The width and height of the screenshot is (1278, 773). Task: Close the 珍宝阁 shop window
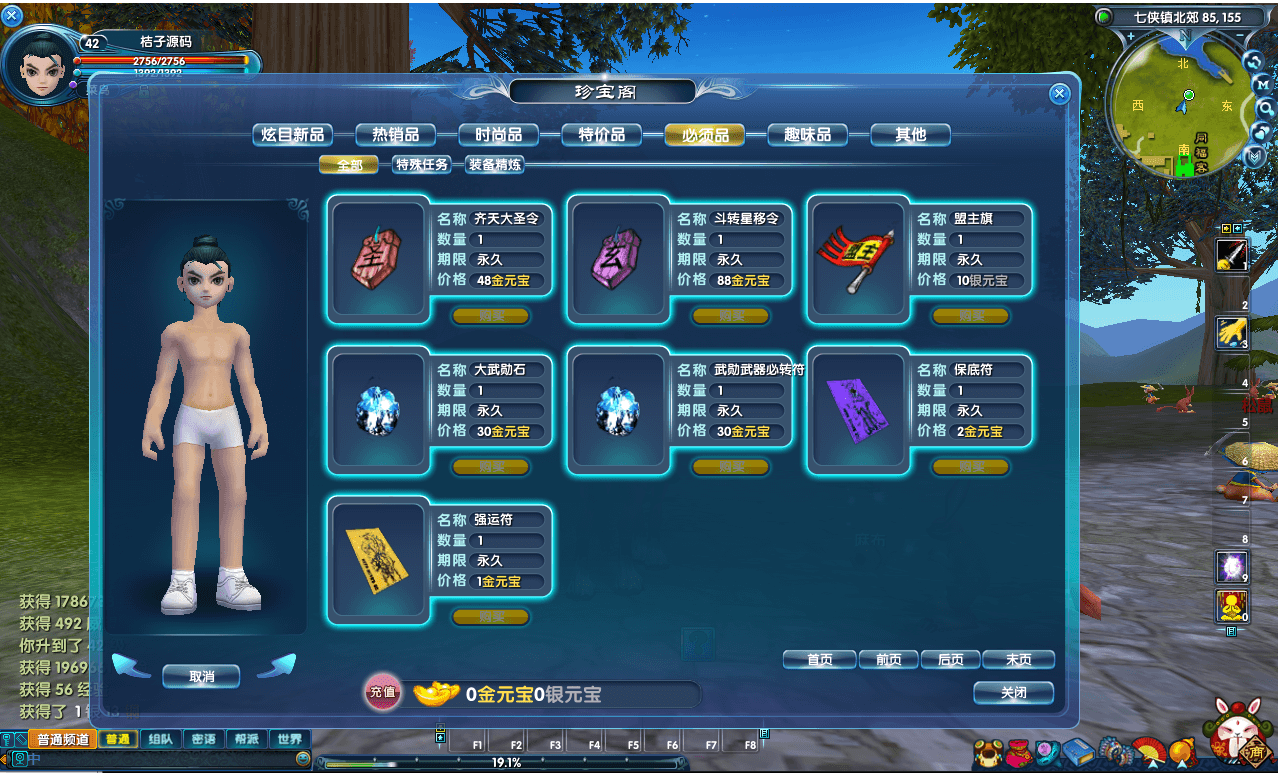[x=1059, y=94]
